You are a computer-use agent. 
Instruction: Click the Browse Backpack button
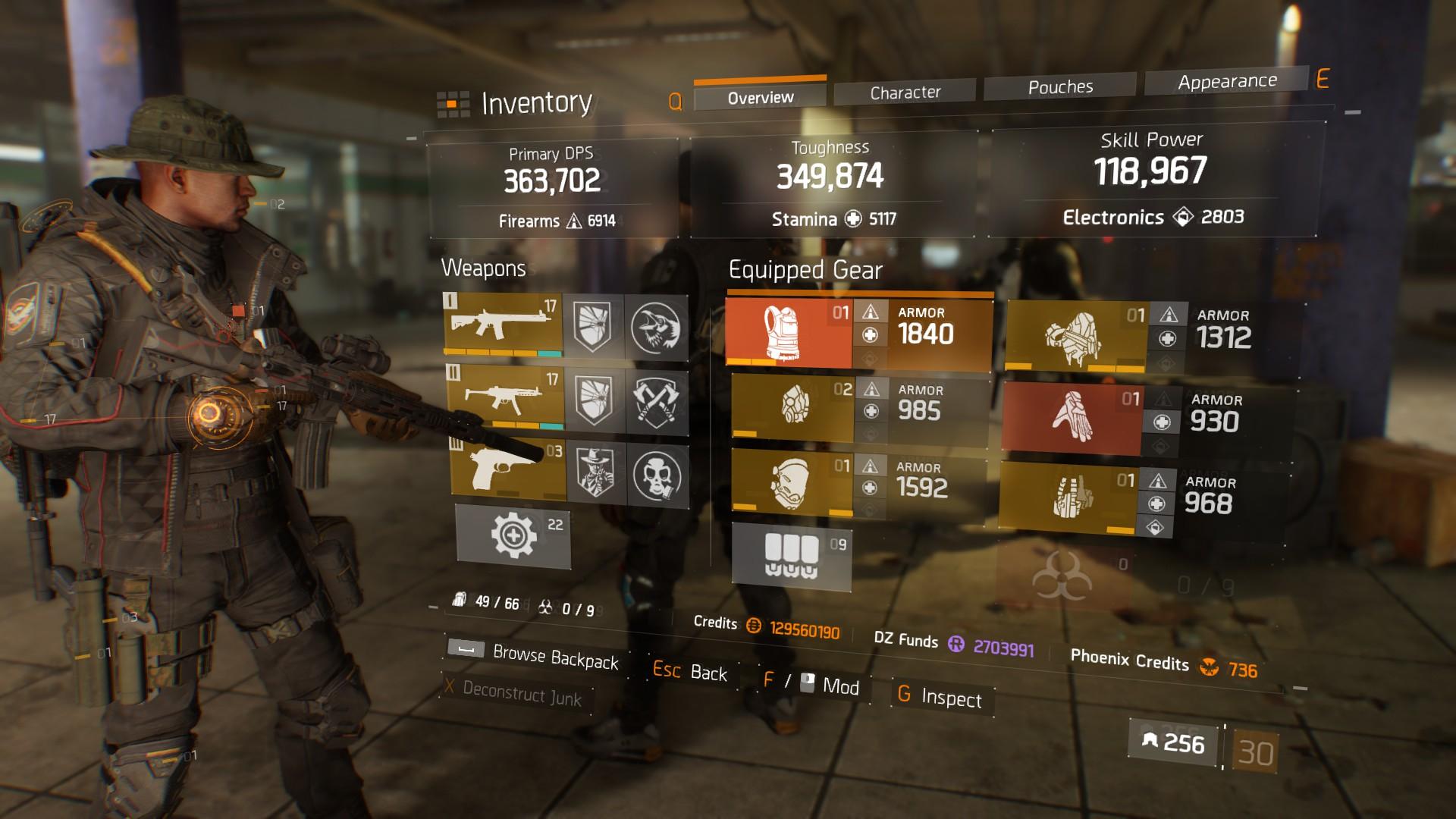[x=554, y=657]
